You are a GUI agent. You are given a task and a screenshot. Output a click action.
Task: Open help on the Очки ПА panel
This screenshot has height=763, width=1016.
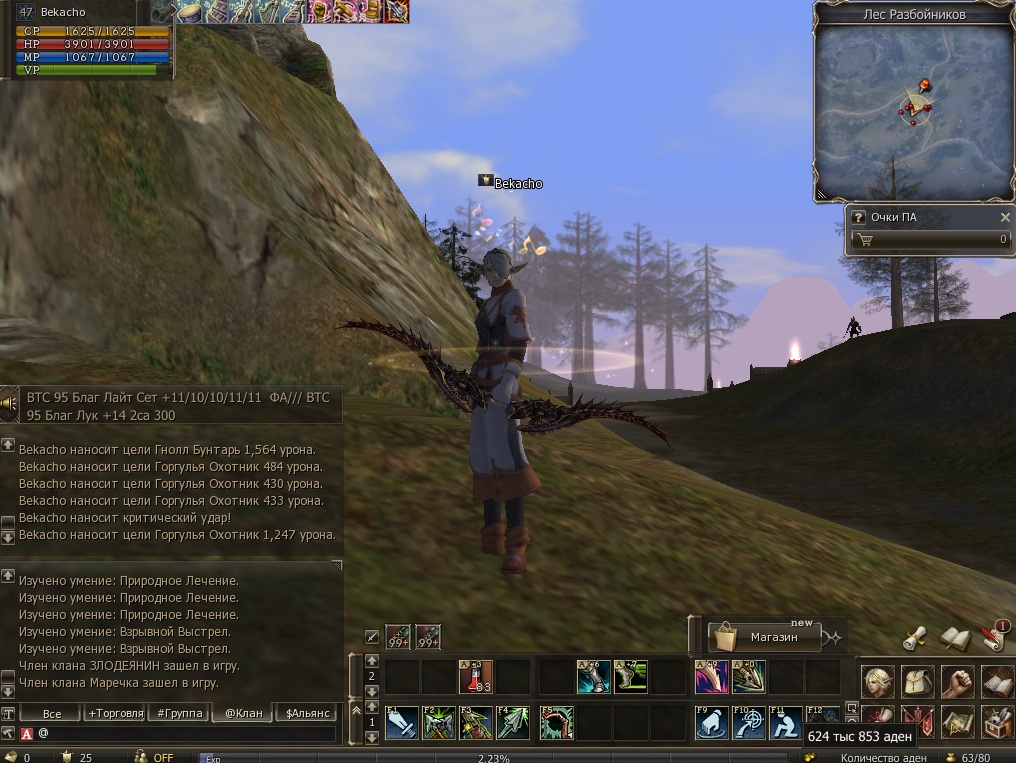pyautogui.click(x=858, y=217)
